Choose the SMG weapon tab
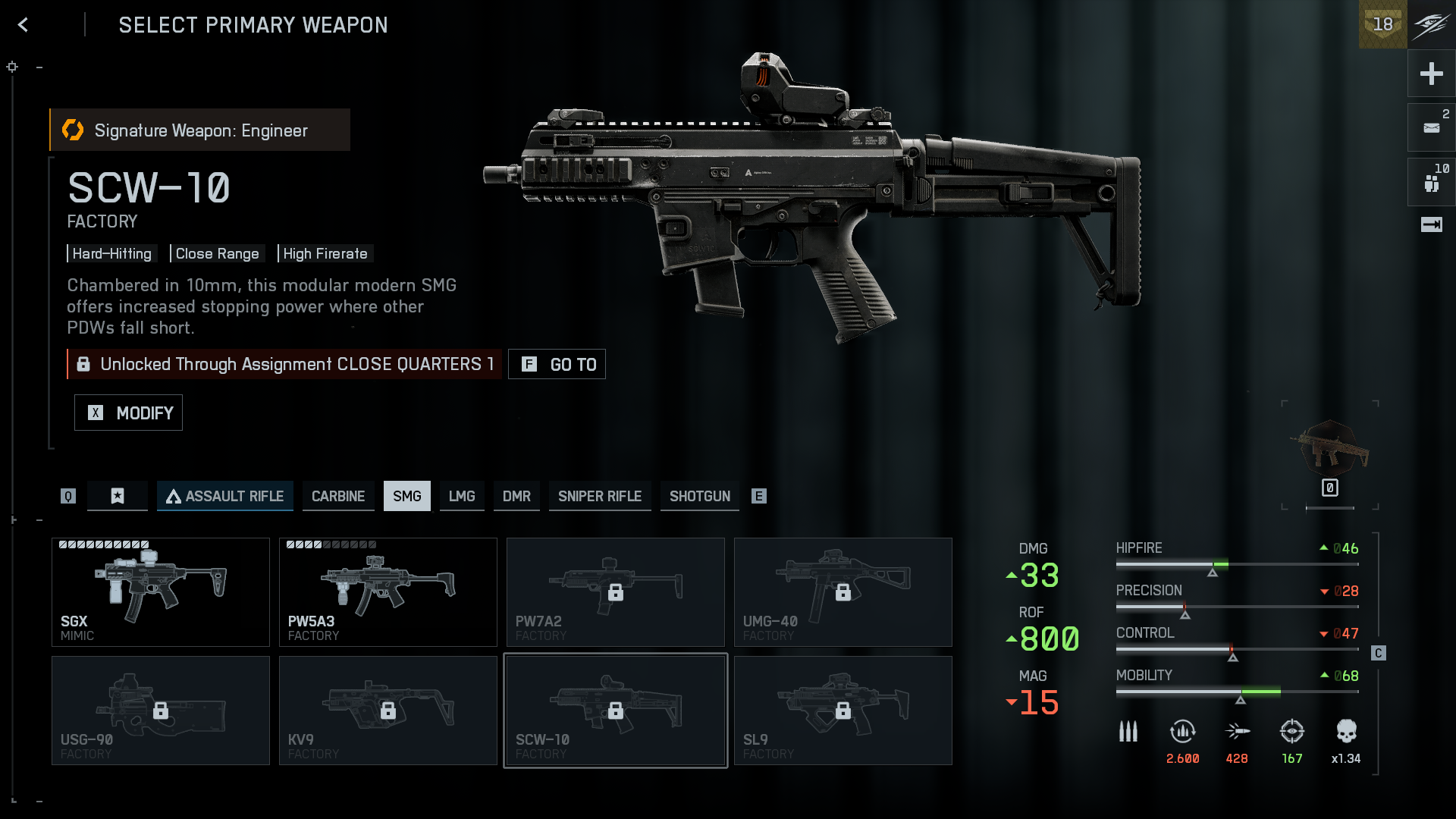Image resolution: width=1456 pixels, height=819 pixels. click(406, 496)
